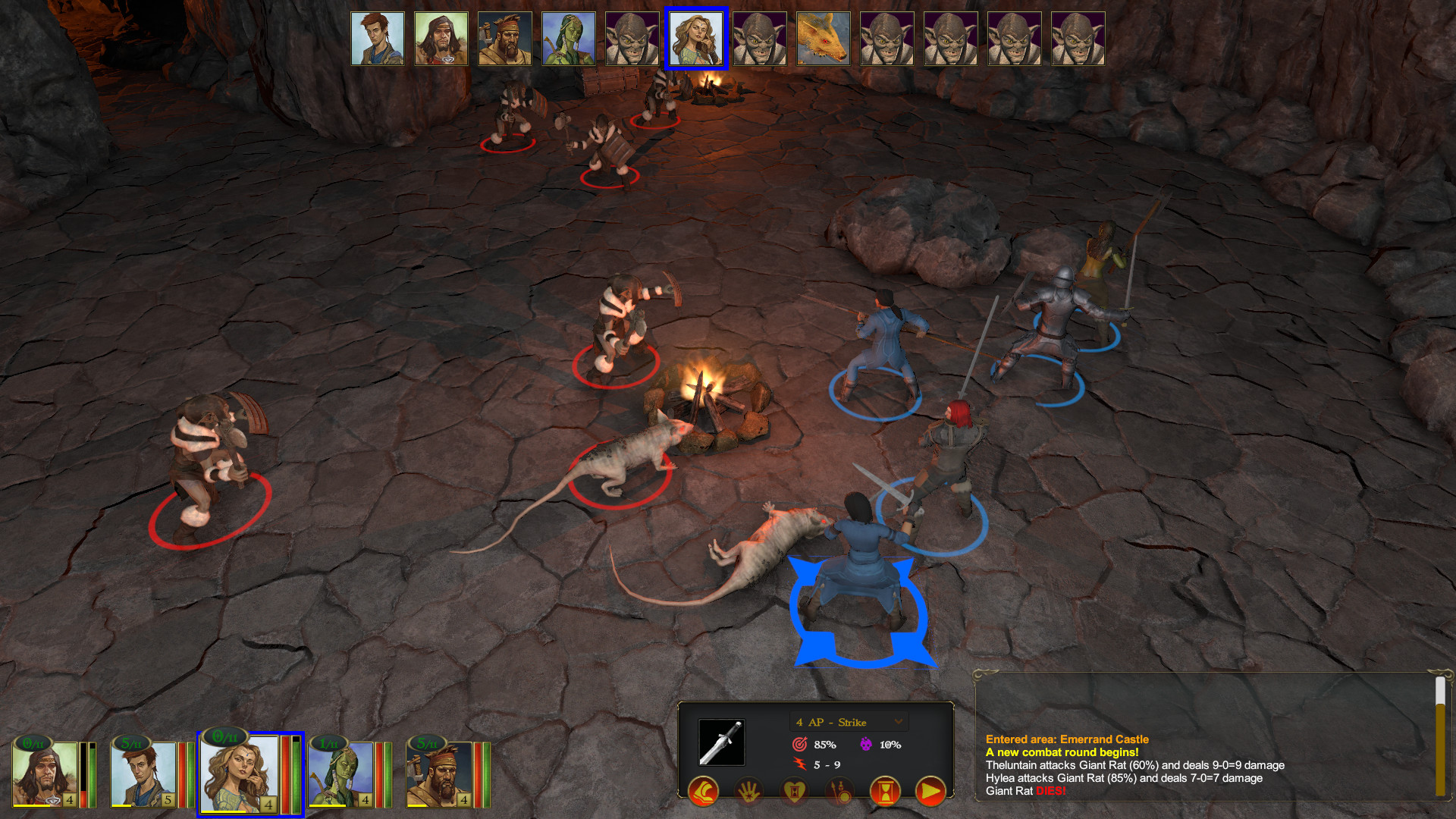
Task: Click the equipped sword weapon icon
Action: point(722,742)
